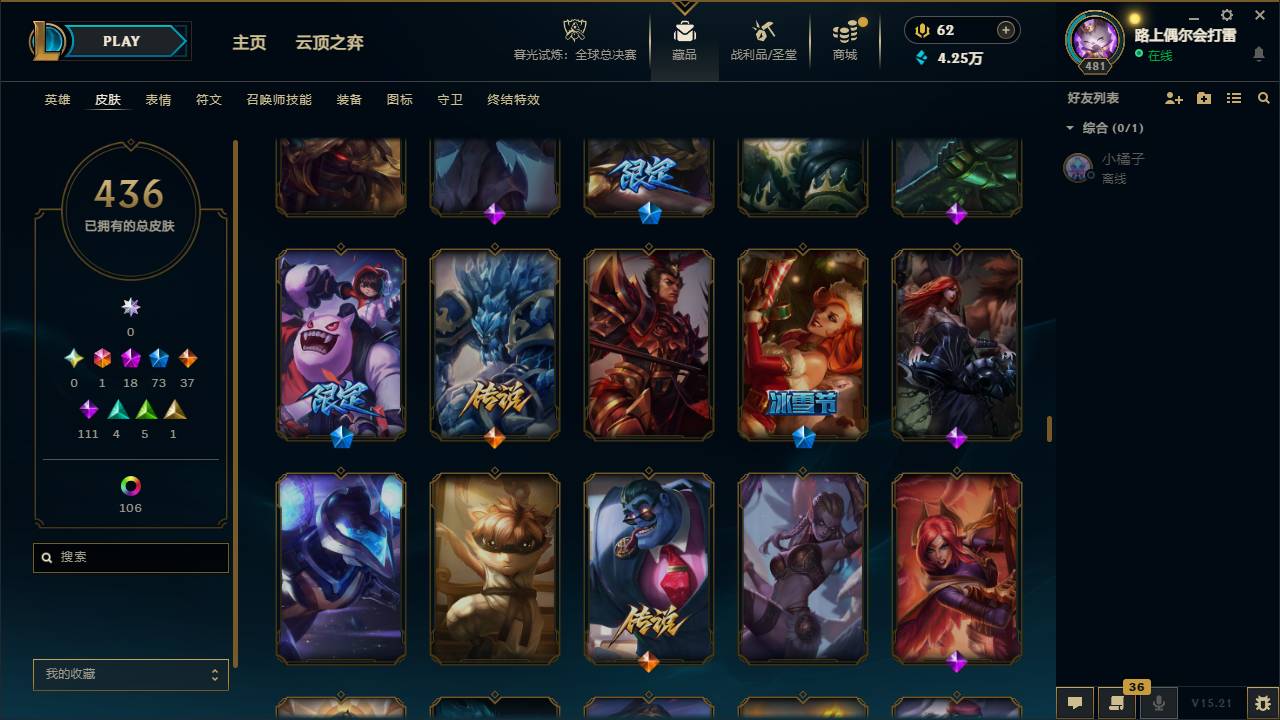
Task: Click the PLAY button
Action: pos(121,41)
